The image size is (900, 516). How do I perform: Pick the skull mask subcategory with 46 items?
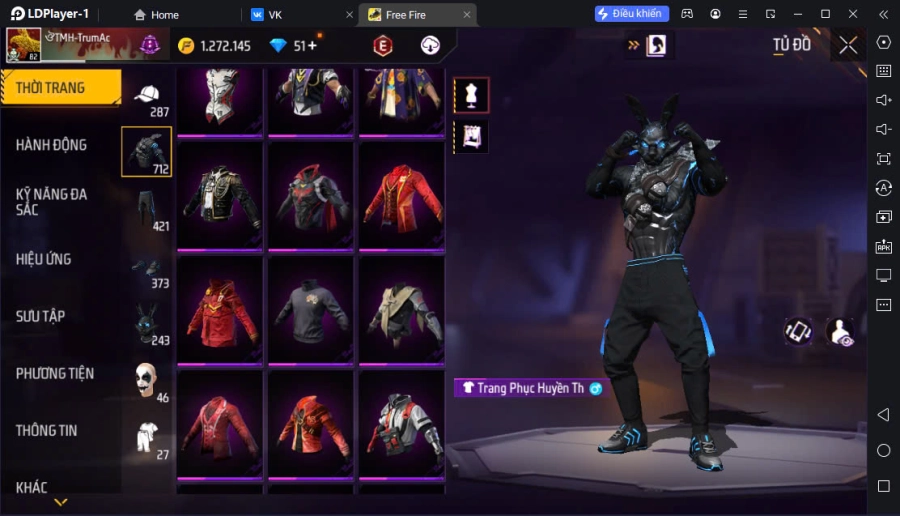click(147, 380)
